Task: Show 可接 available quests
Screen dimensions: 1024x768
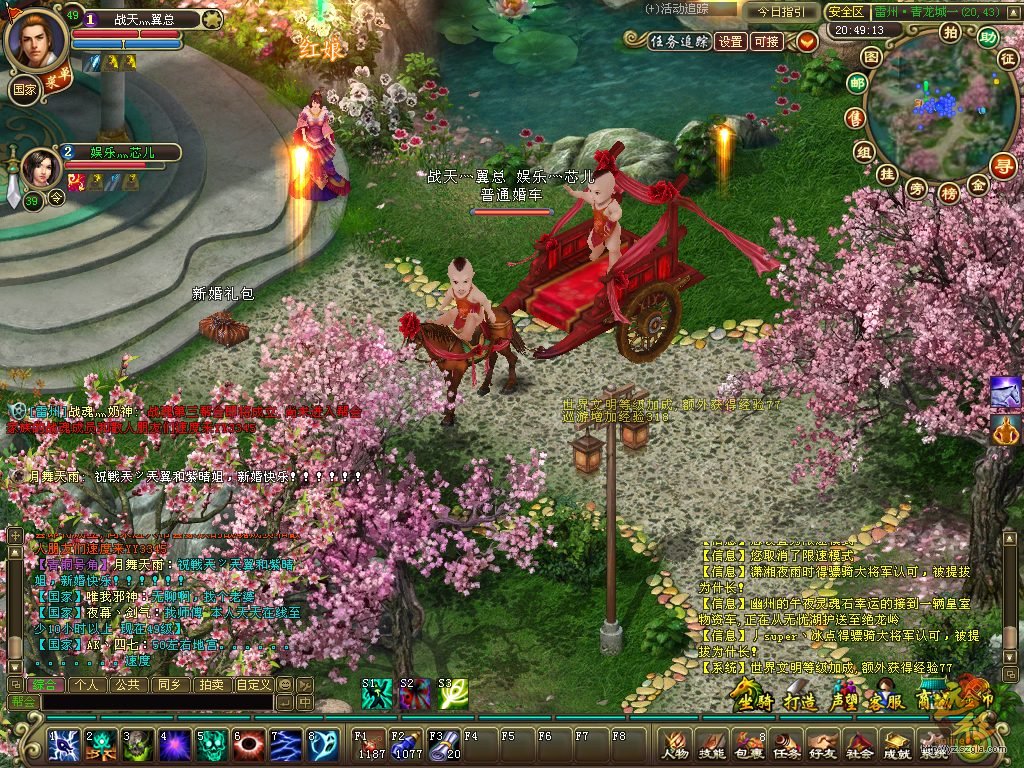Action: (767, 41)
